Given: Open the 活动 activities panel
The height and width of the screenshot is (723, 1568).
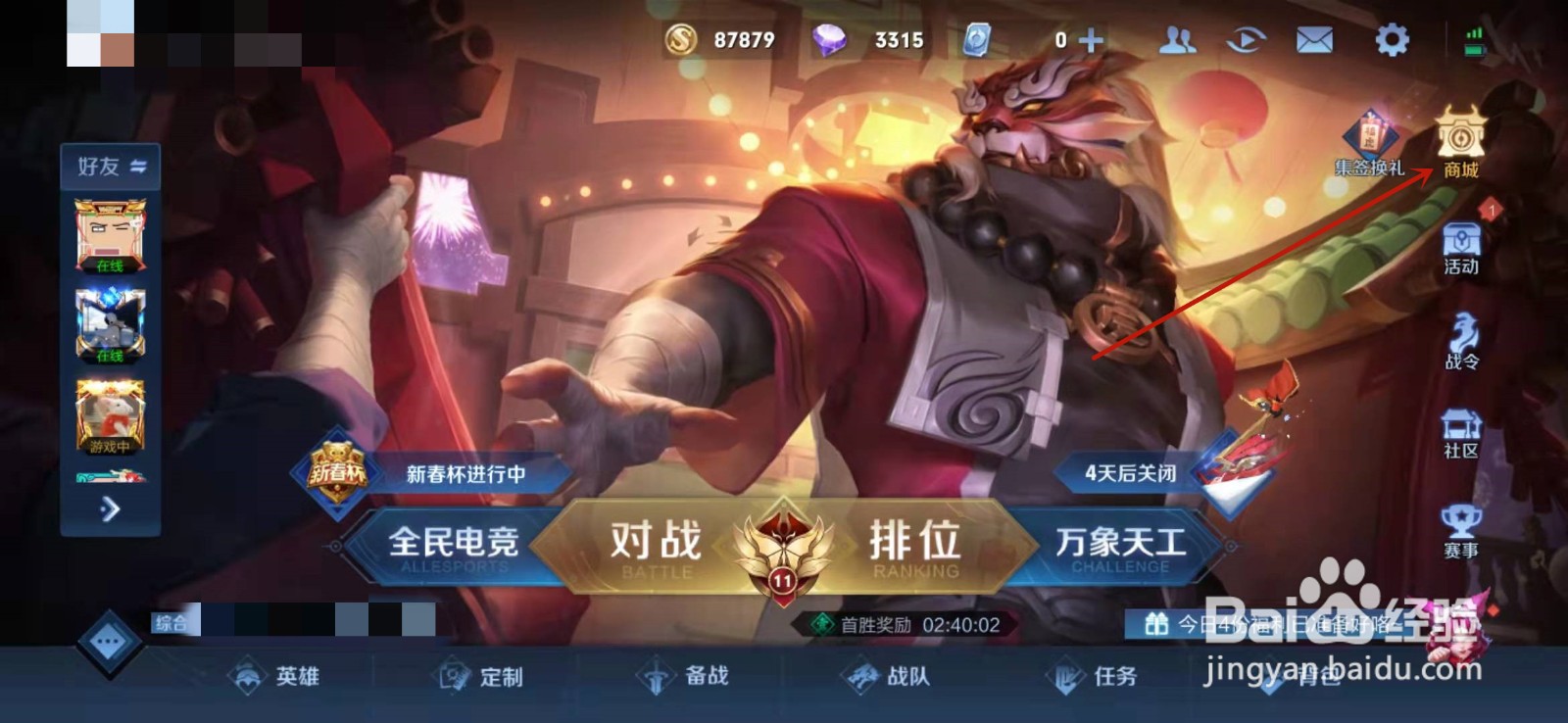Looking at the screenshot, I should [x=1459, y=247].
